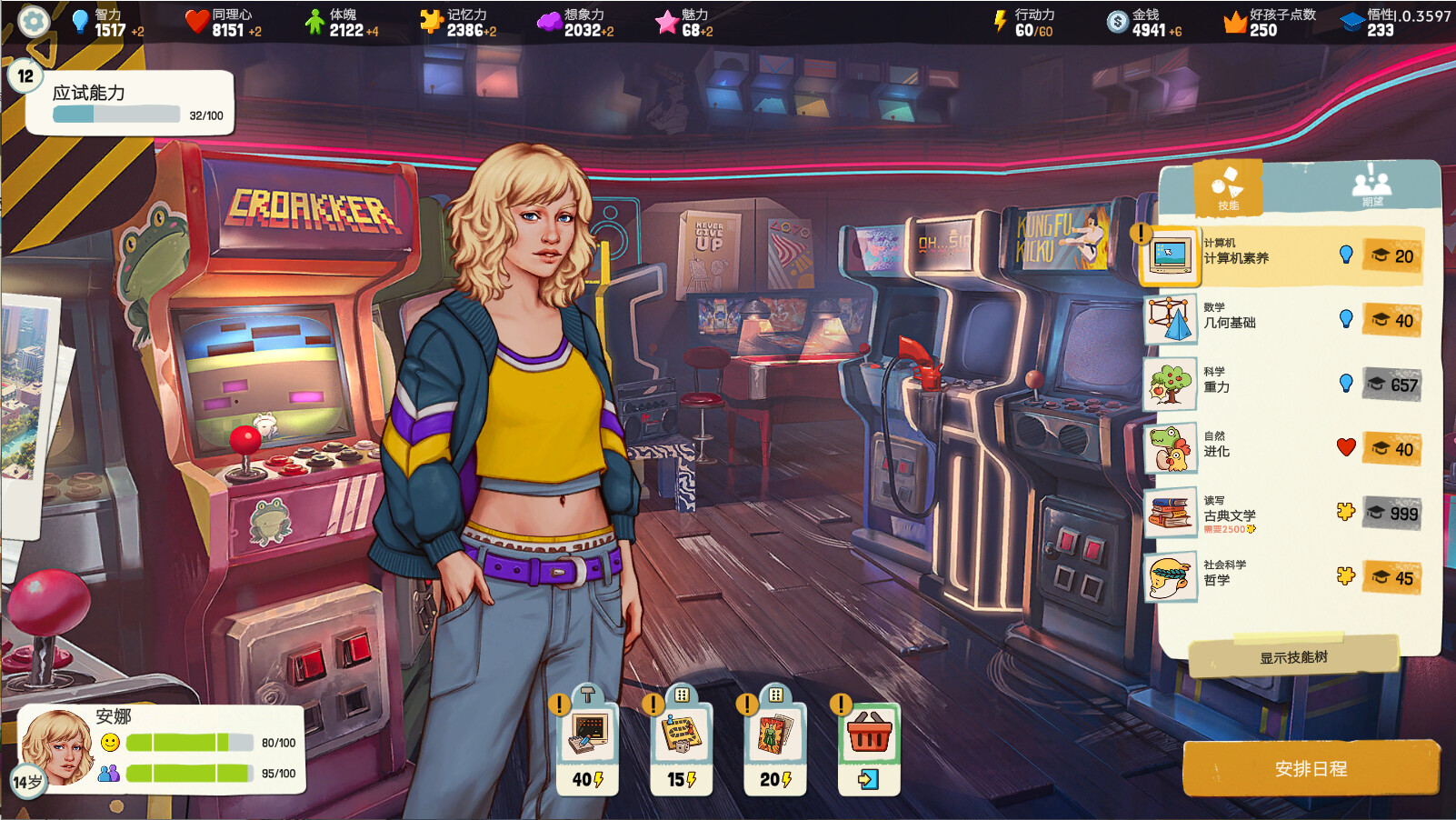This screenshot has height=820, width=1456.
Task: Select the 哲学 skill row
Action: 1281,578
